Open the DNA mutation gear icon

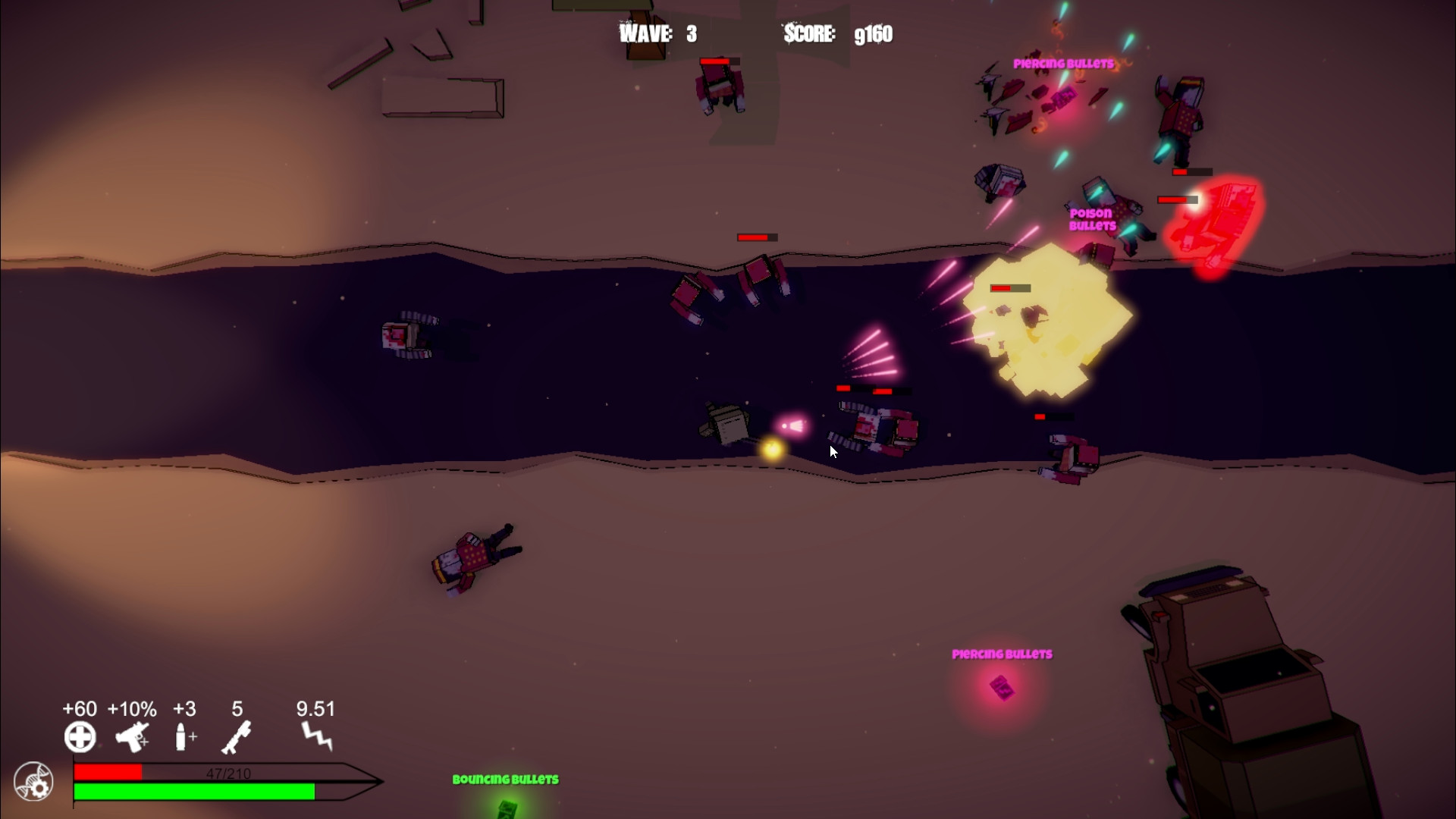[x=32, y=780]
